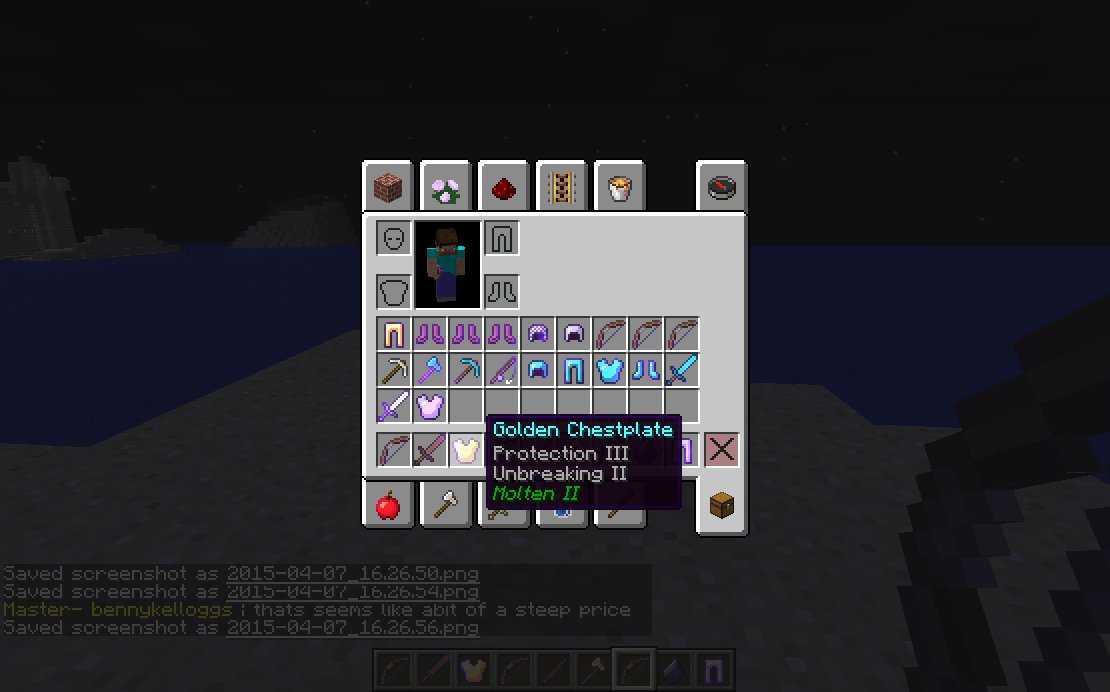Switch to the Foodstuffs apple tab
1110x692 pixels.
tap(387, 507)
